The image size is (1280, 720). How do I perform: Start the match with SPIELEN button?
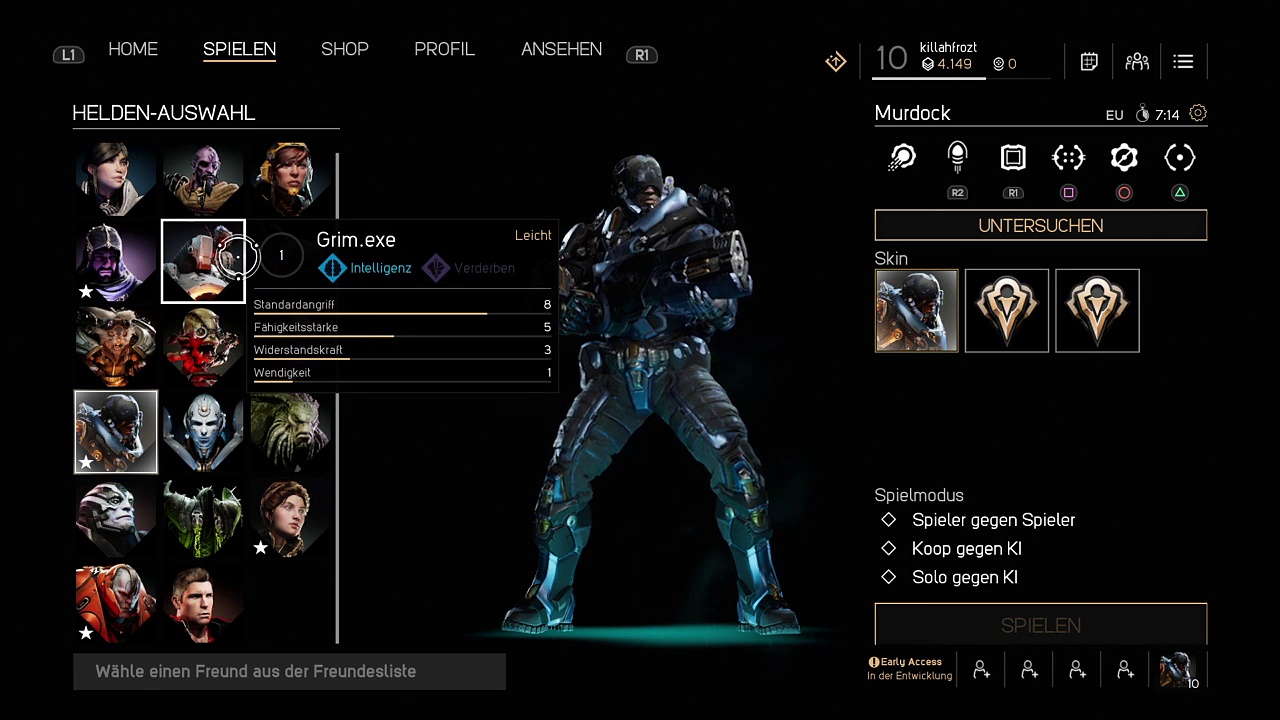1040,625
